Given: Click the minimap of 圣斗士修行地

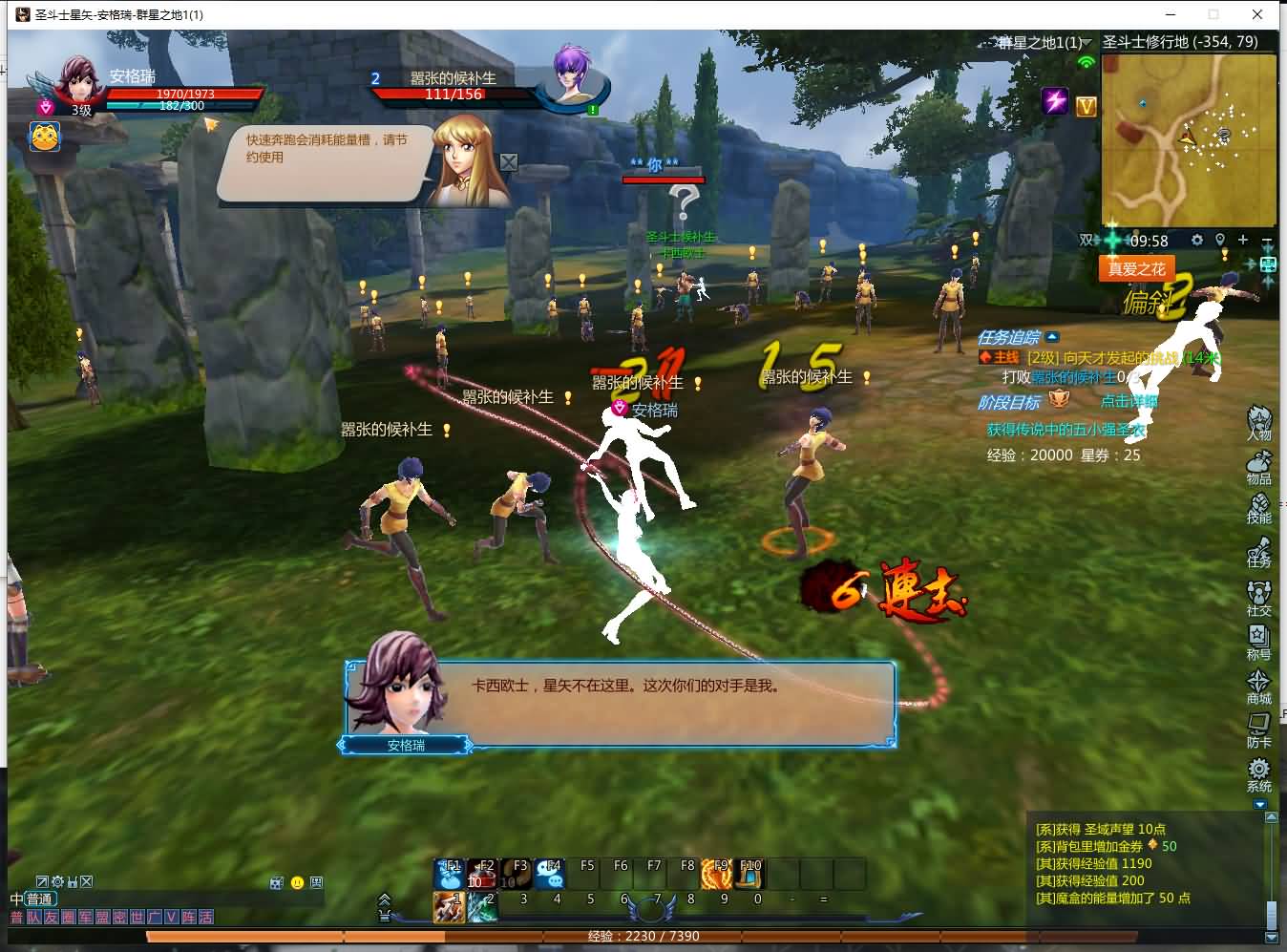Looking at the screenshot, I should click(x=1188, y=139).
